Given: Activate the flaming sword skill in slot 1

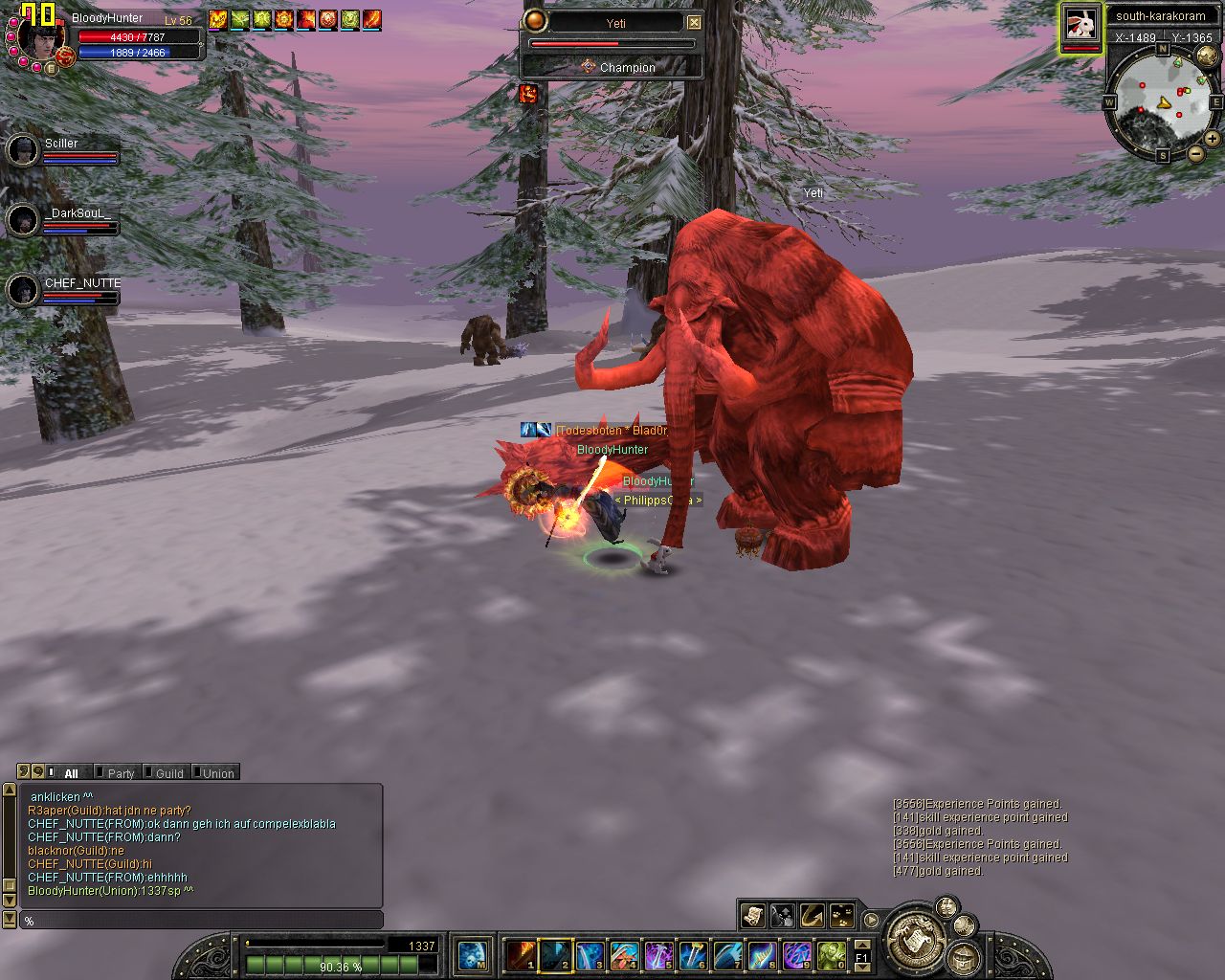Looking at the screenshot, I should click(x=521, y=955).
